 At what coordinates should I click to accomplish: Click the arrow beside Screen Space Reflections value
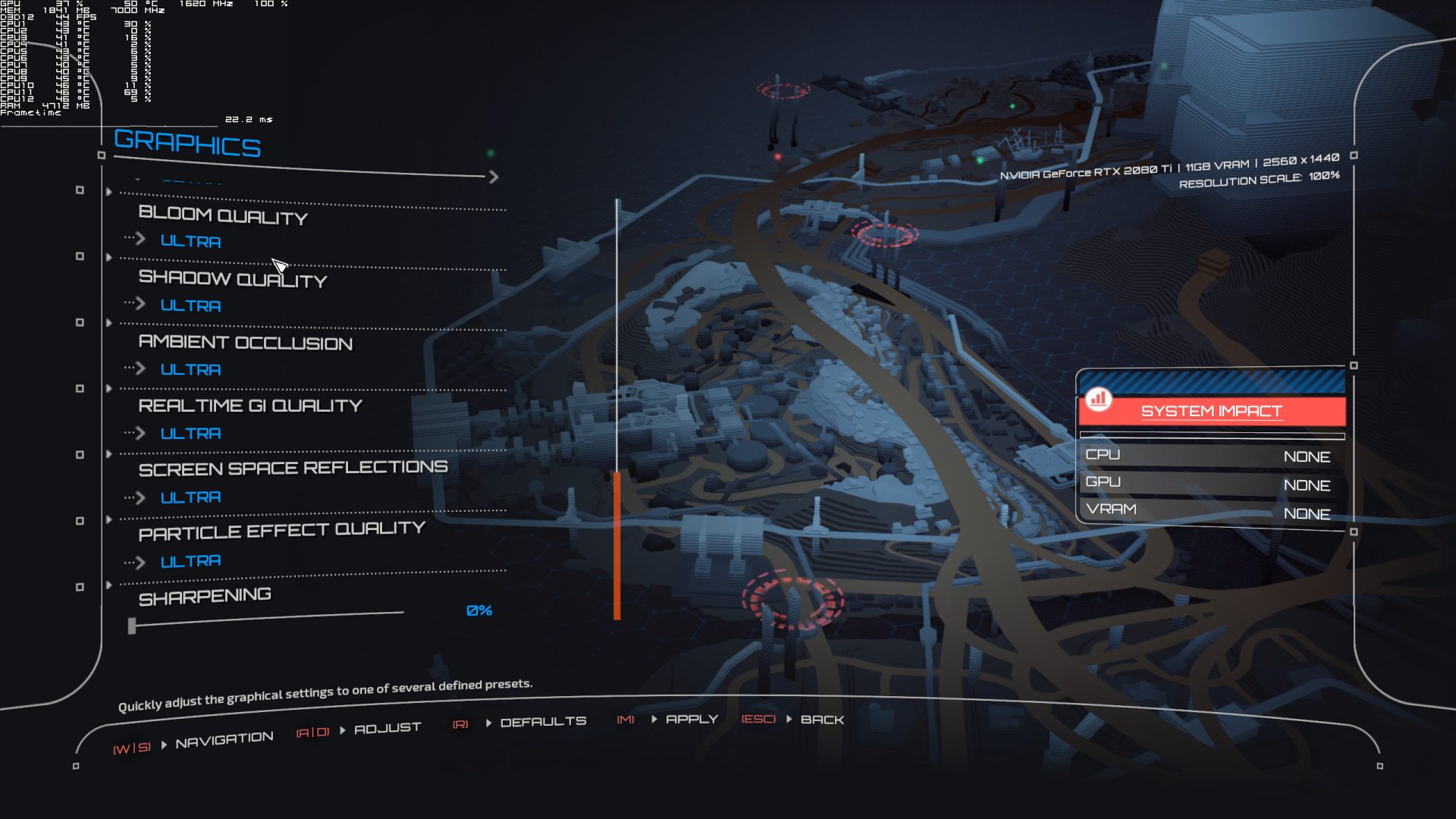point(141,497)
